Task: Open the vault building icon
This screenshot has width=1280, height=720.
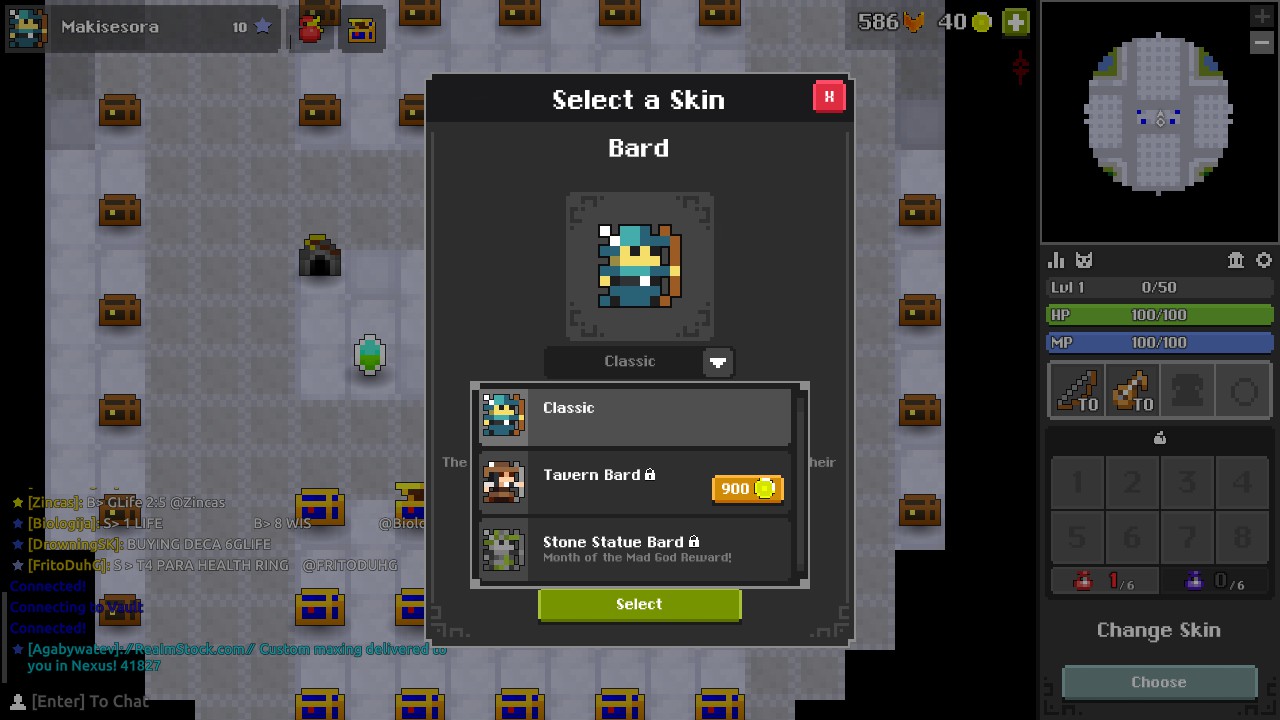Action: click(x=1235, y=260)
